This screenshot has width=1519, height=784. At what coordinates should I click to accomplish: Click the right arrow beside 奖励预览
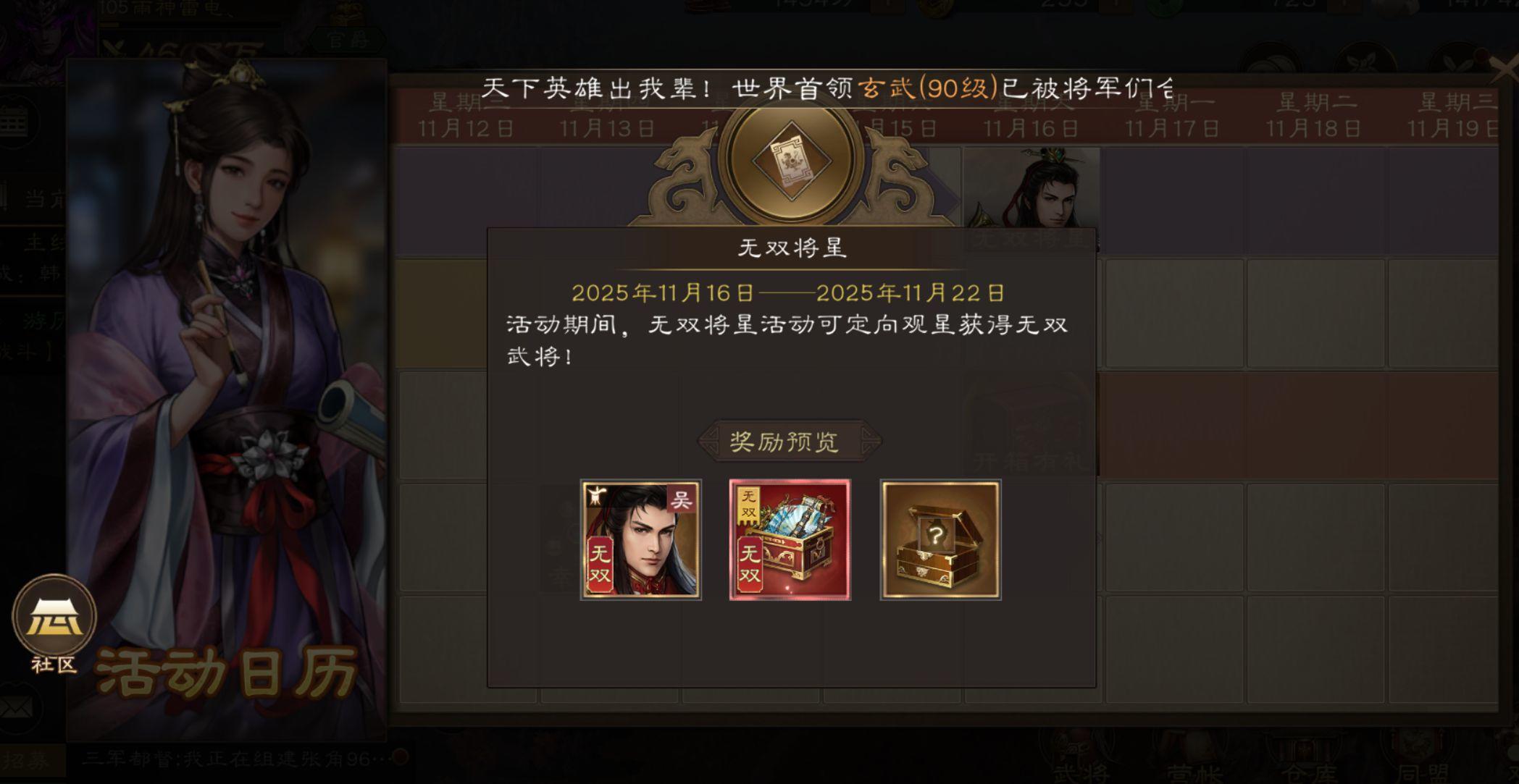tap(869, 439)
